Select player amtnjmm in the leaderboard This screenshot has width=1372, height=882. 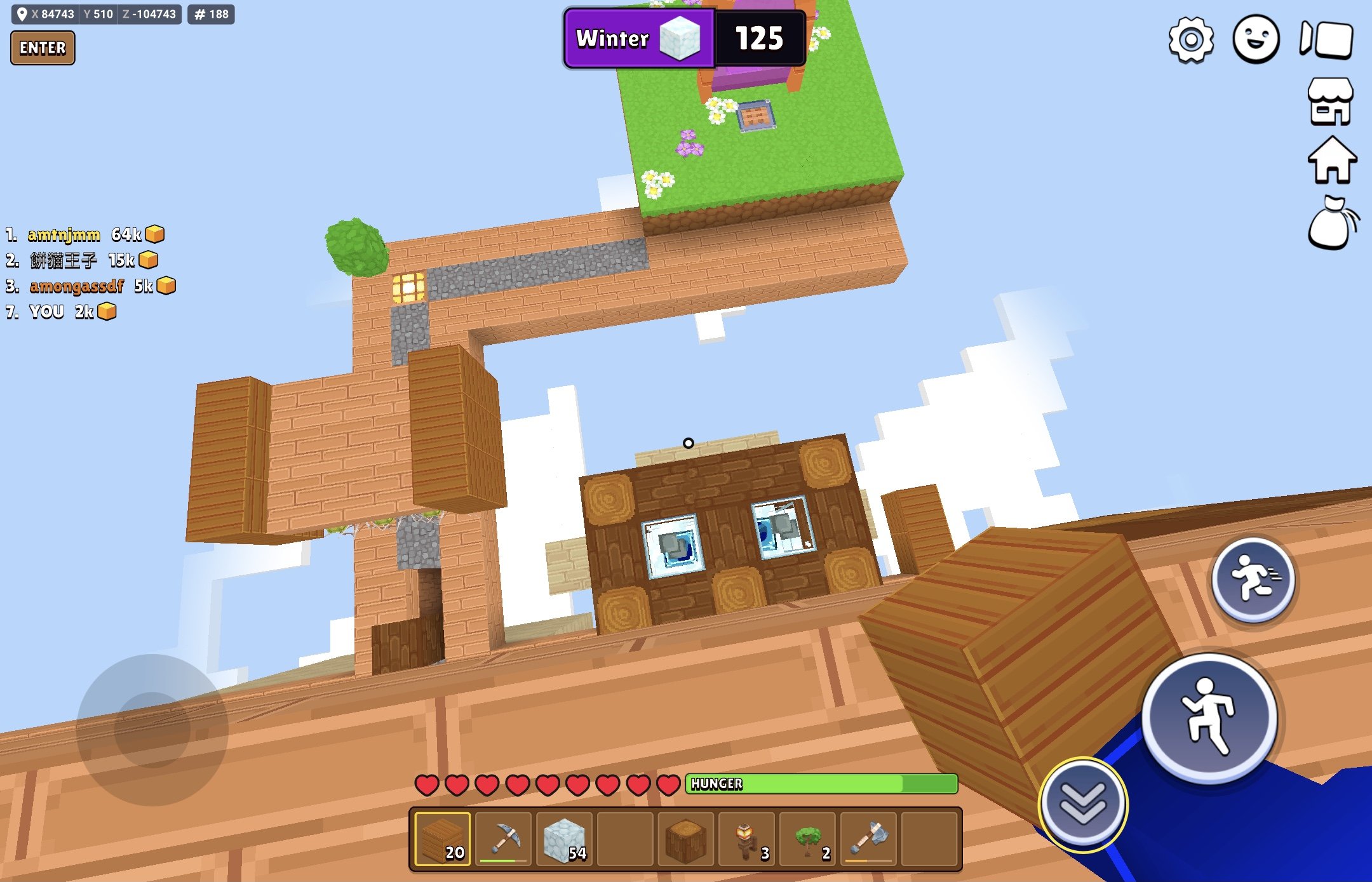tap(64, 235)
